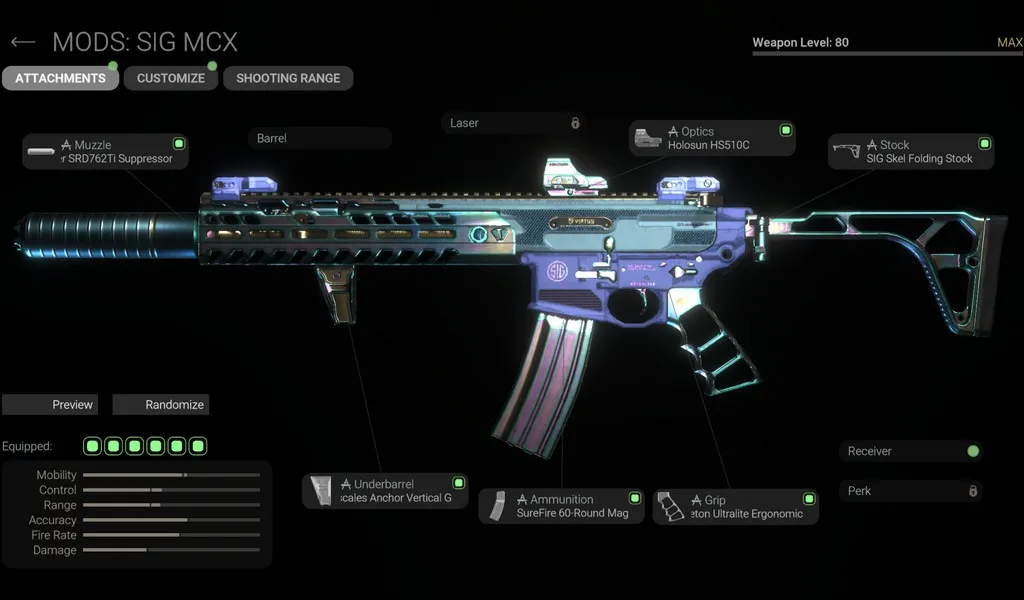
Task: Go back with the arrow button
Action: pos(22,42)
